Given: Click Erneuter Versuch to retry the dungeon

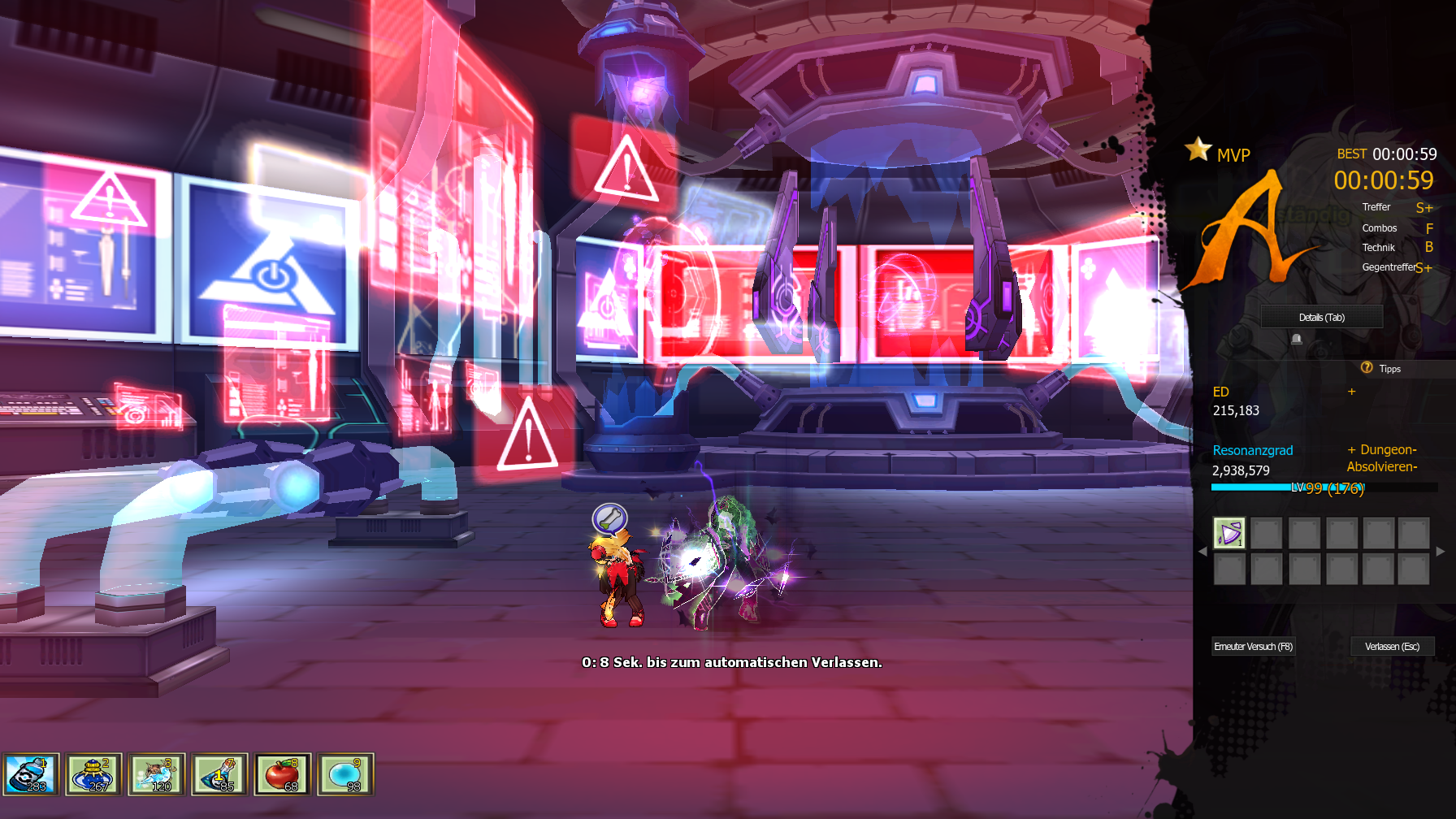Looking at the screenshot, I should pos(1253,647).
